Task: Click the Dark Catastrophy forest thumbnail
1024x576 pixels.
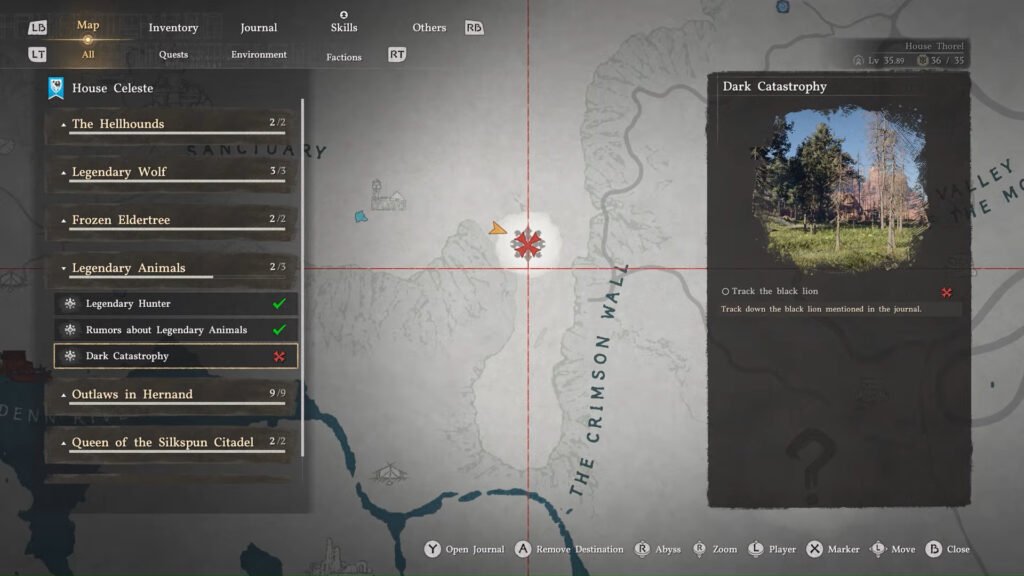Action: pos(838,189)
